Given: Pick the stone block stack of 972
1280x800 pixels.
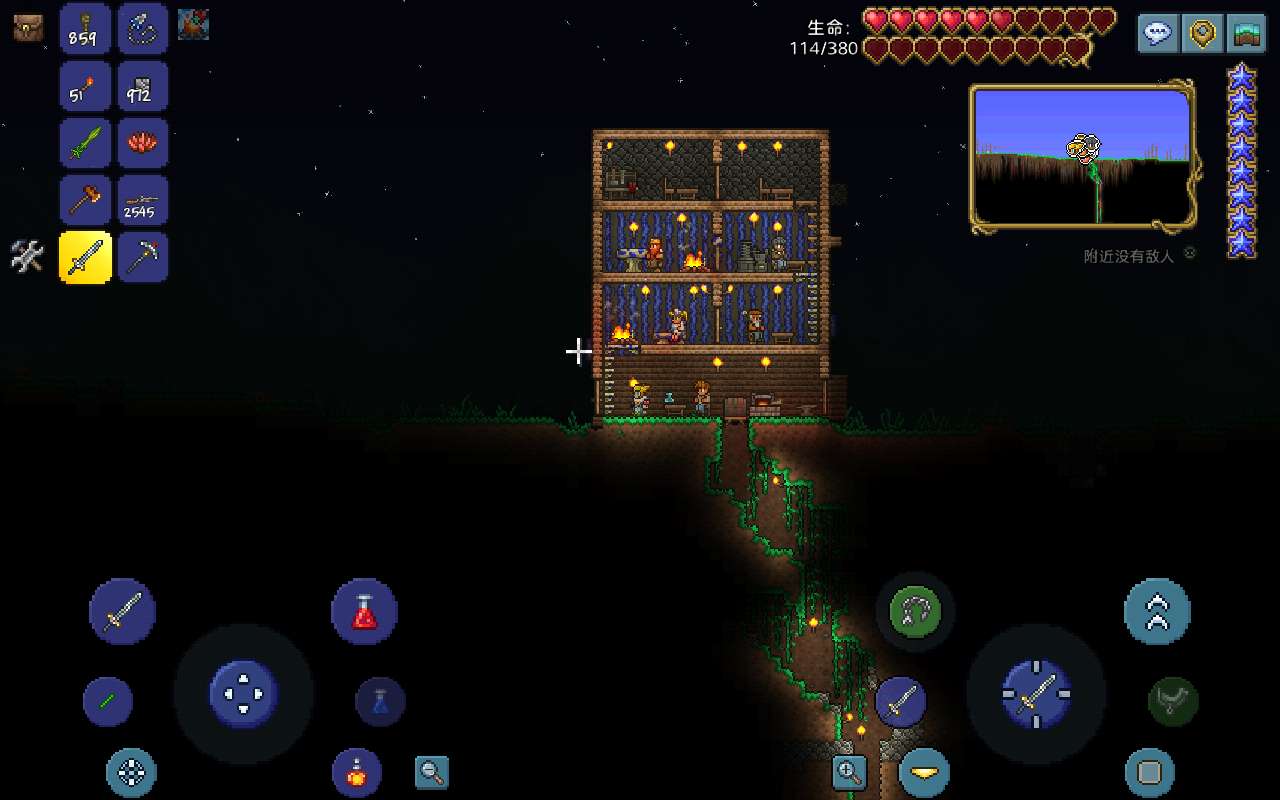Looking at the screenshot, I should tap(143, 86).
